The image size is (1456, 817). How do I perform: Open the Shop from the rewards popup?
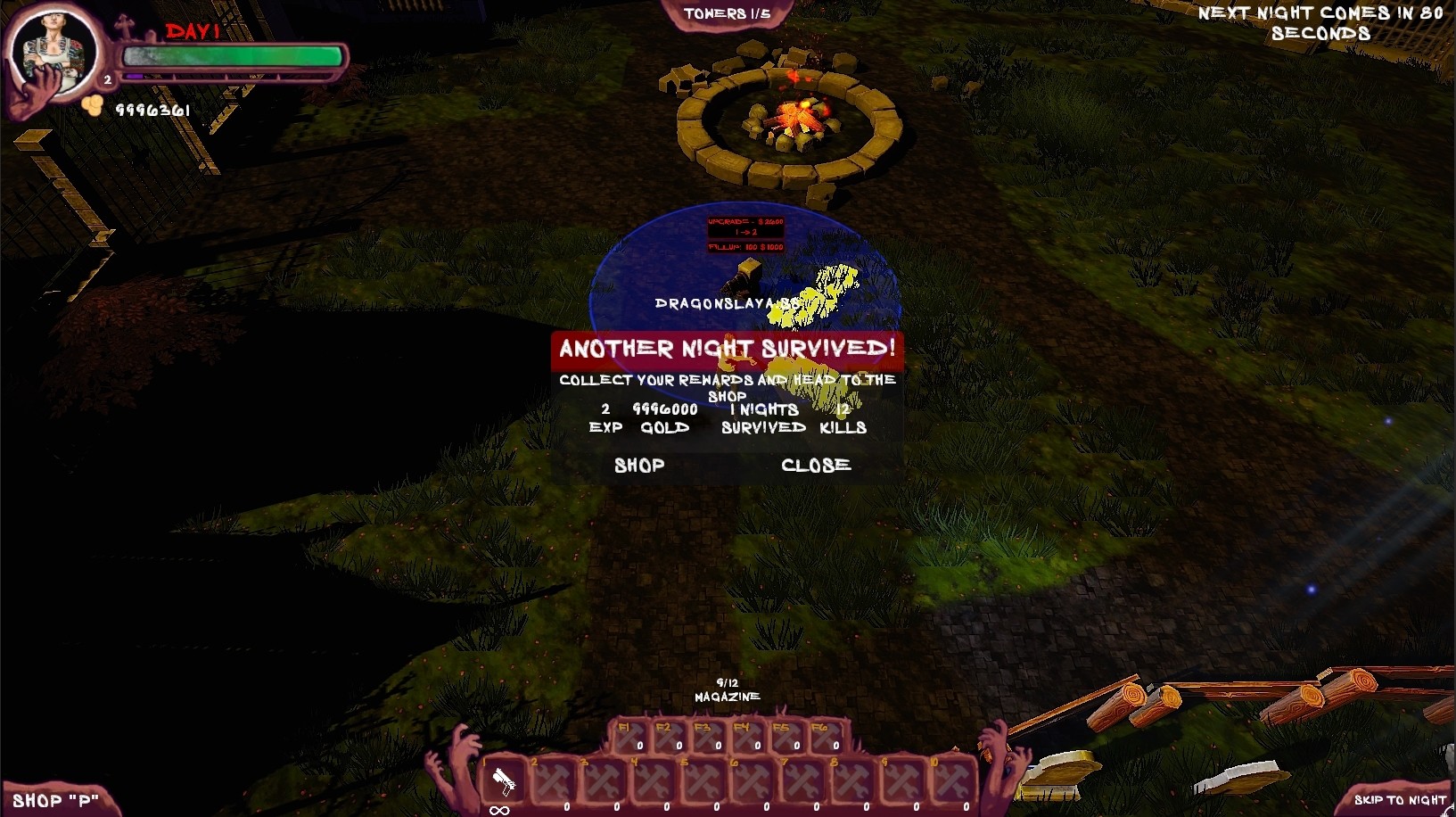[x=638, y=465]
